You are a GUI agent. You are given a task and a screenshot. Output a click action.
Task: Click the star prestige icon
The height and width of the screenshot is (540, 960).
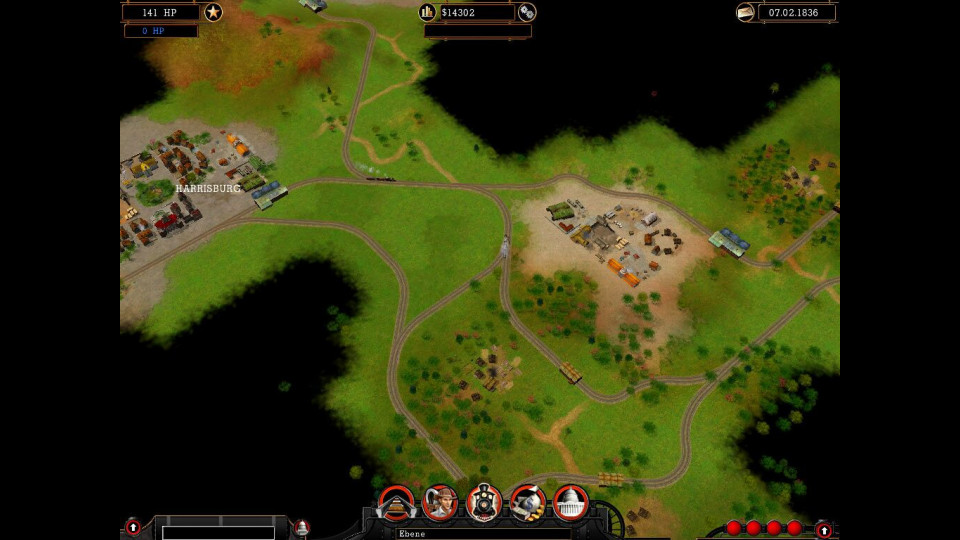point(213,12)
